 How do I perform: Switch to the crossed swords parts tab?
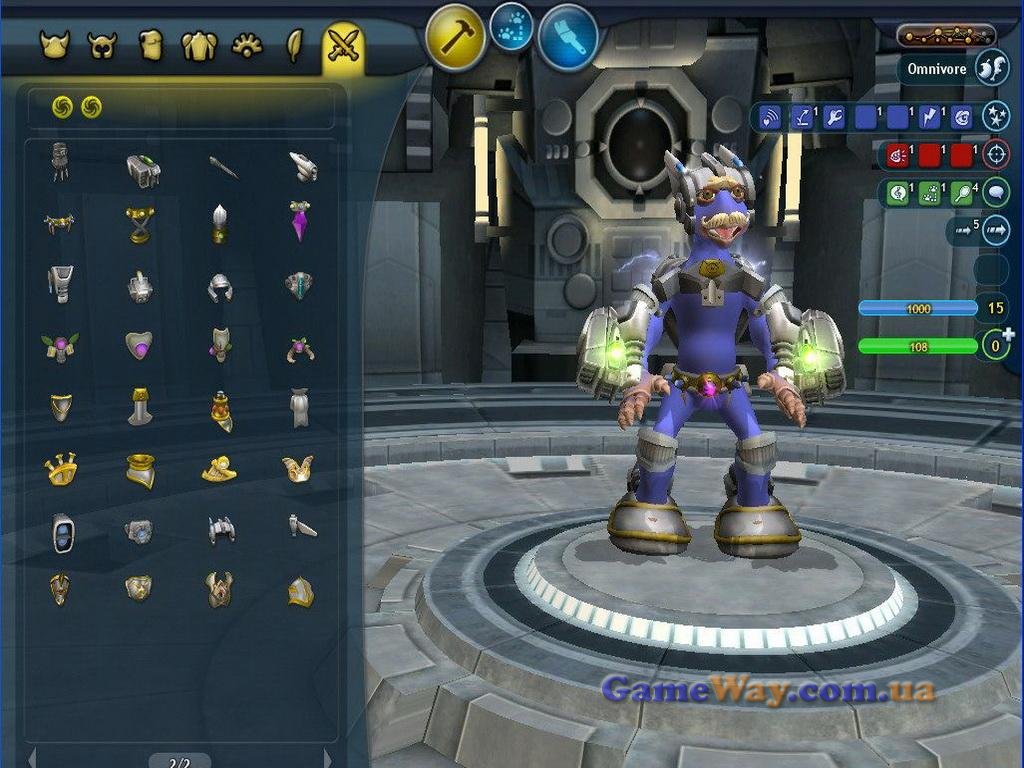[343, 45]
